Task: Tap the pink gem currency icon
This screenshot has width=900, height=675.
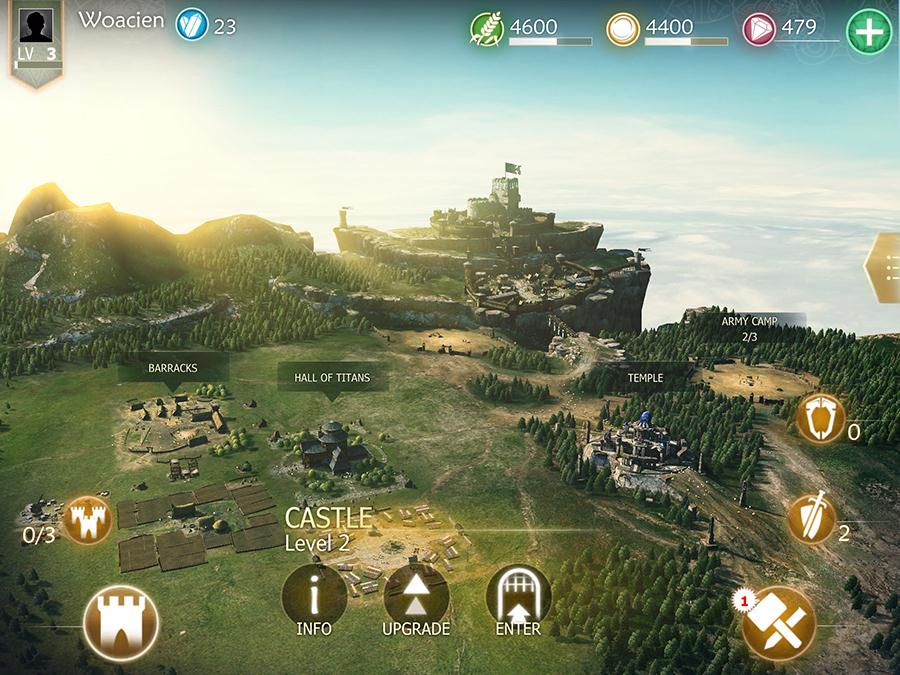Action: point(759,30)
